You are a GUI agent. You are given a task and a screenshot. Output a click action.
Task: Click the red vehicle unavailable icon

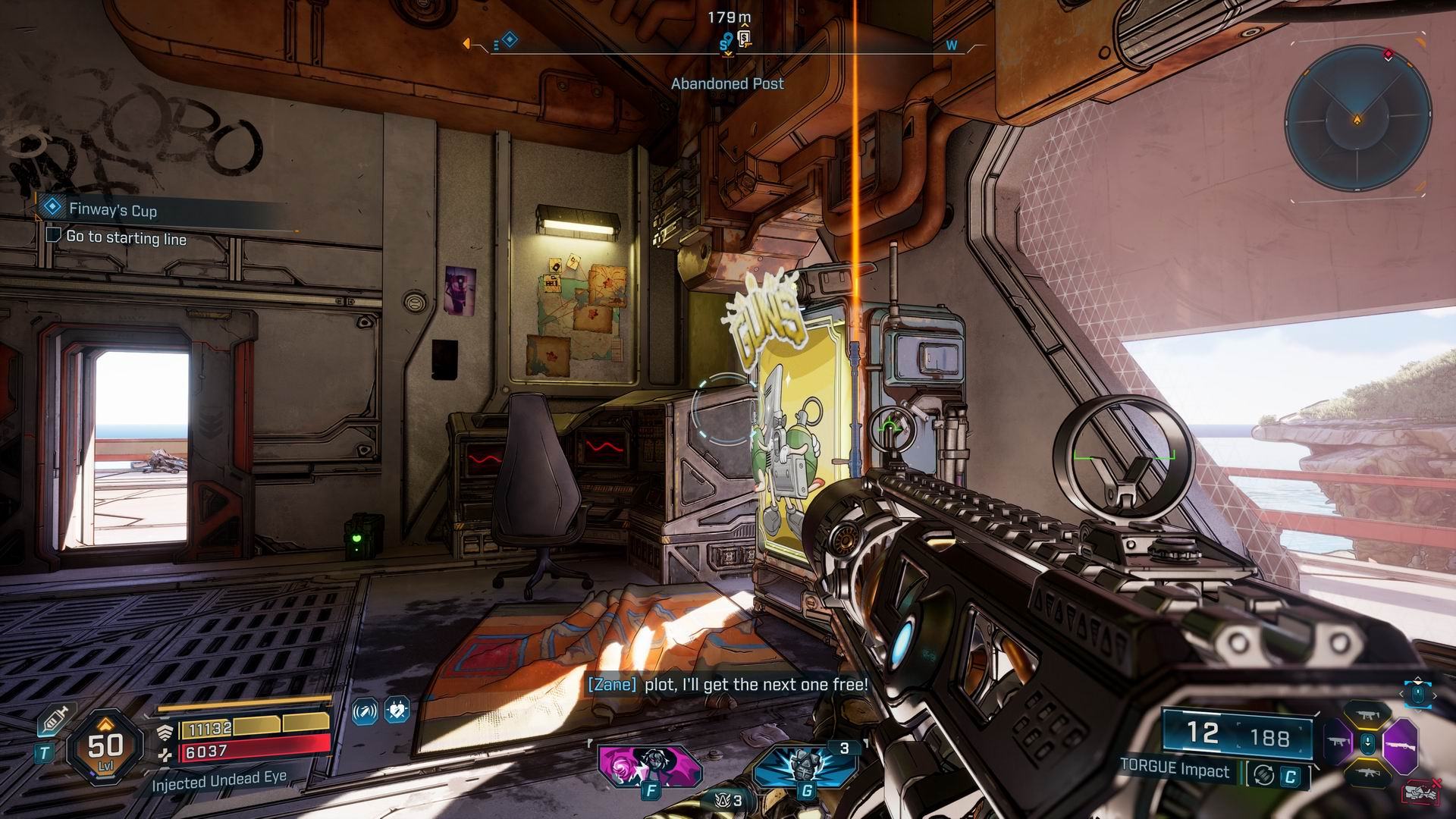pyautogui.click(x=1421, y=791)
